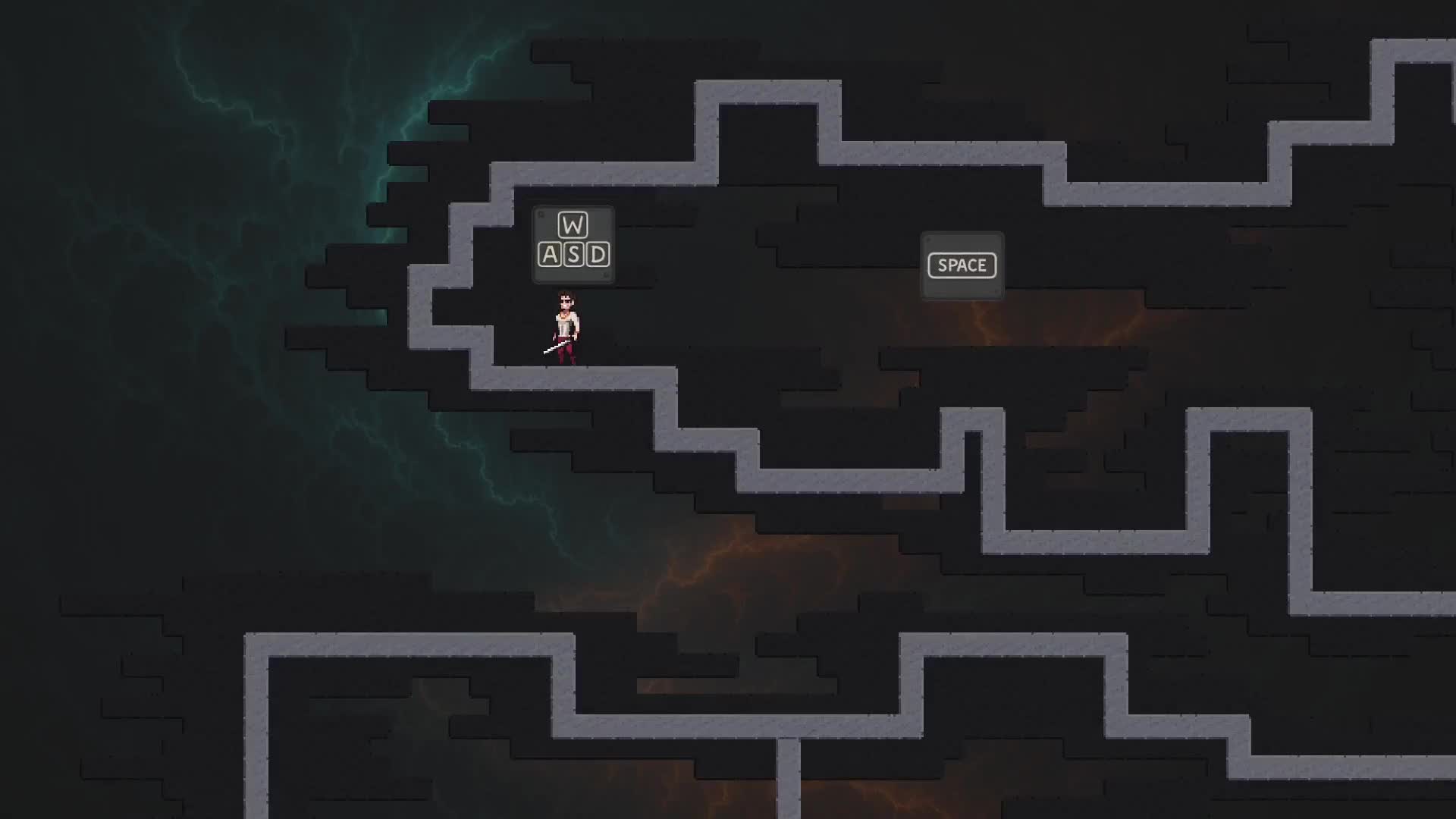Select the SPACE key prompt
This screenshot has width=1456, height=819.
962,265
